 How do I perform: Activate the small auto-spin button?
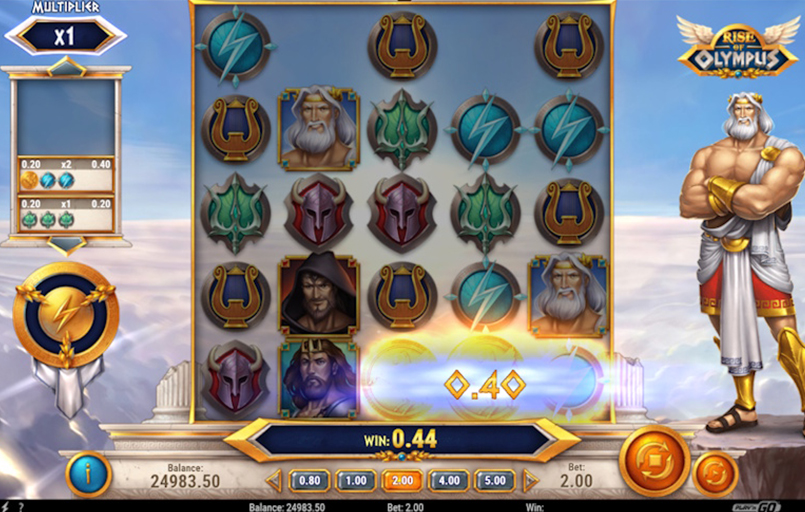point(715,473)
